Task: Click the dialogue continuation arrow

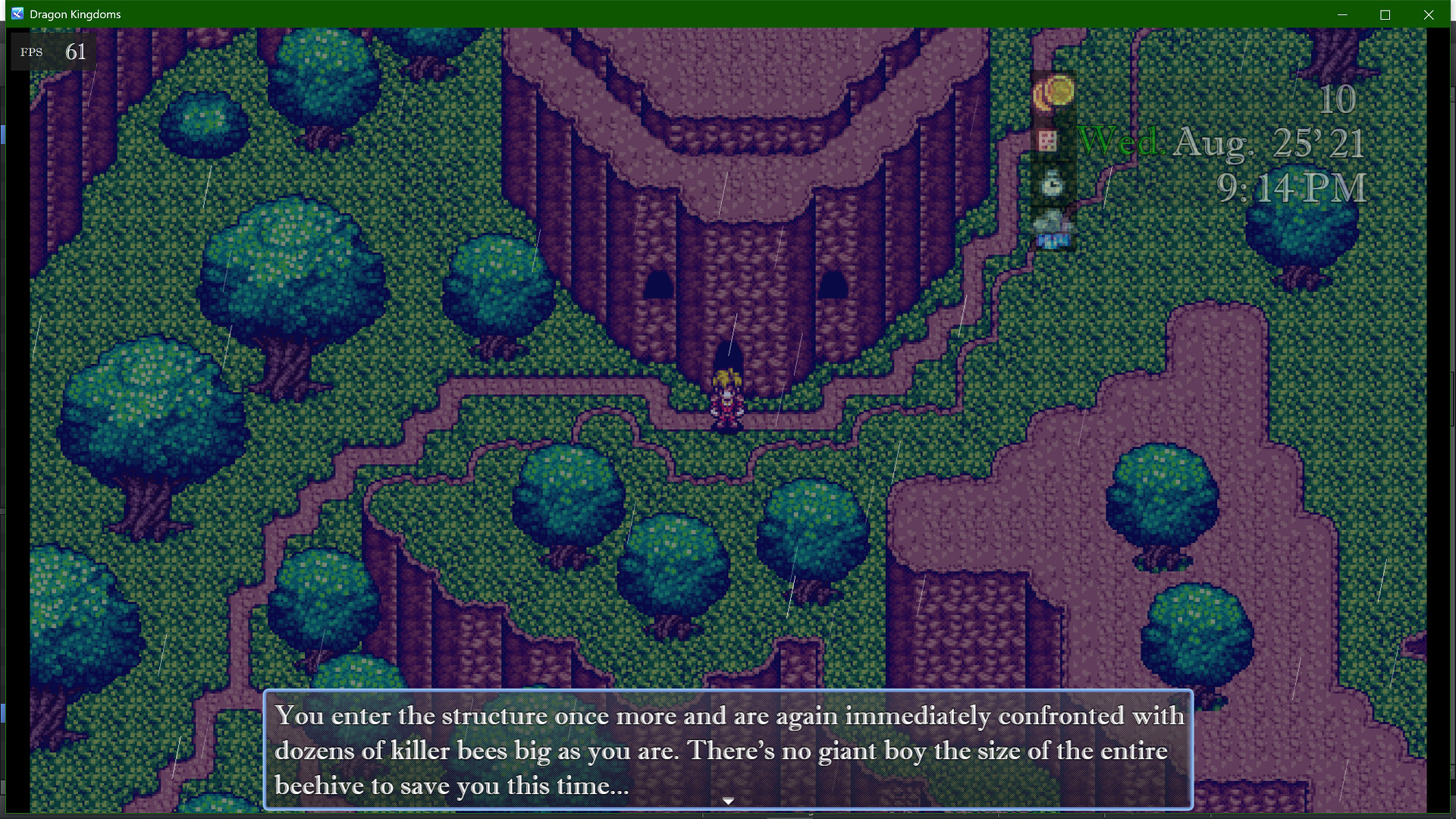Action: tap(727, 800)
